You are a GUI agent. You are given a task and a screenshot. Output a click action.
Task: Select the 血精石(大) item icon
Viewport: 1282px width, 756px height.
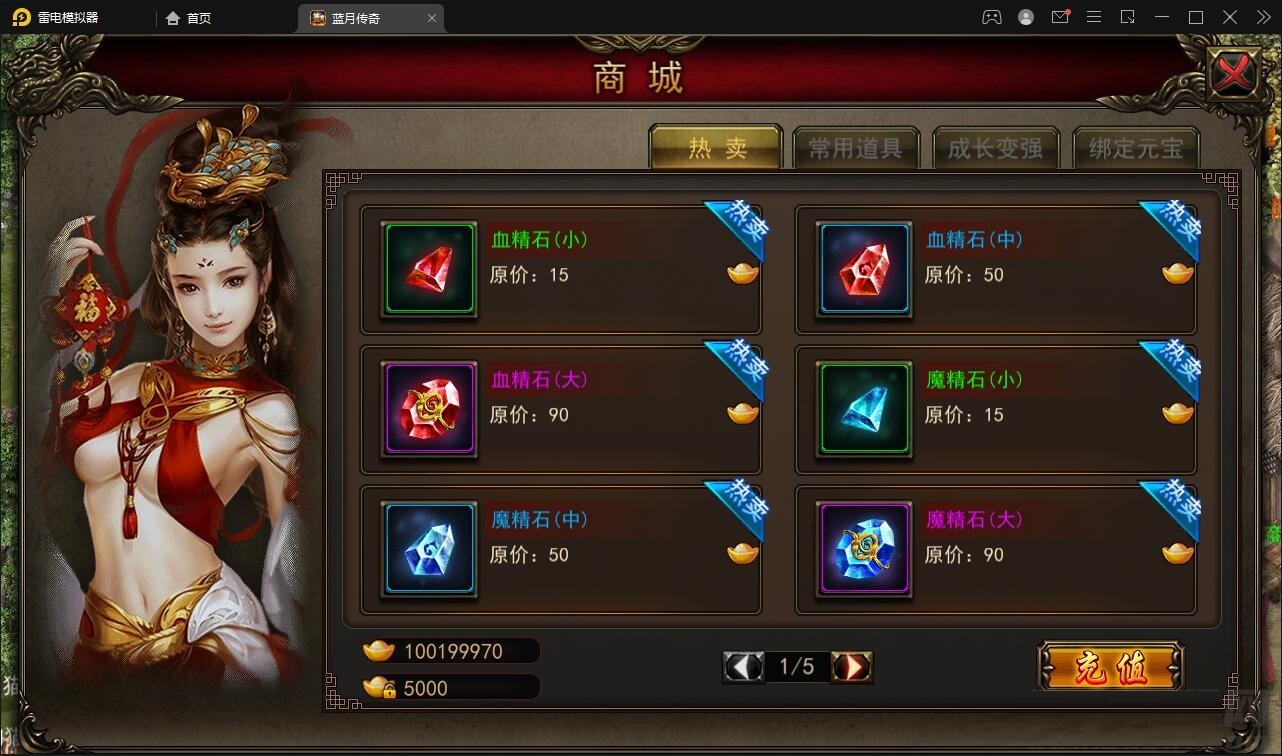[x=428, y=408]
